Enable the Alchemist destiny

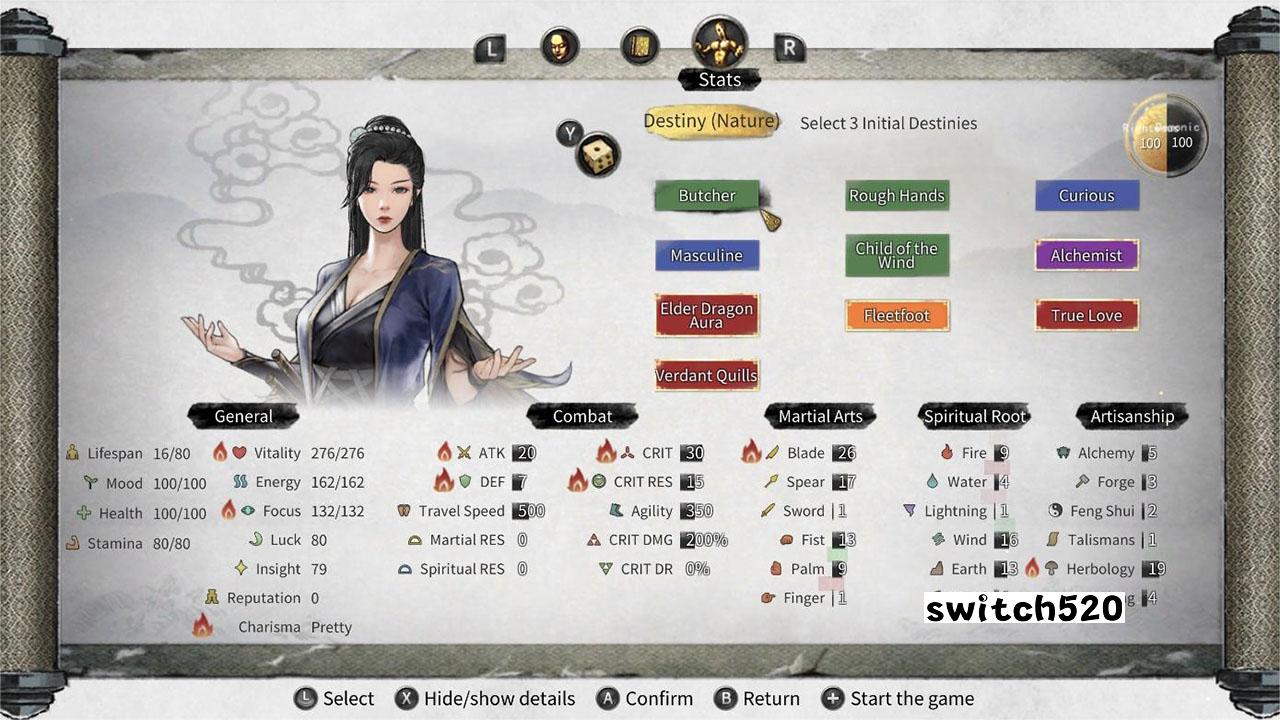pyautogui.click(x=1086, y=255)
